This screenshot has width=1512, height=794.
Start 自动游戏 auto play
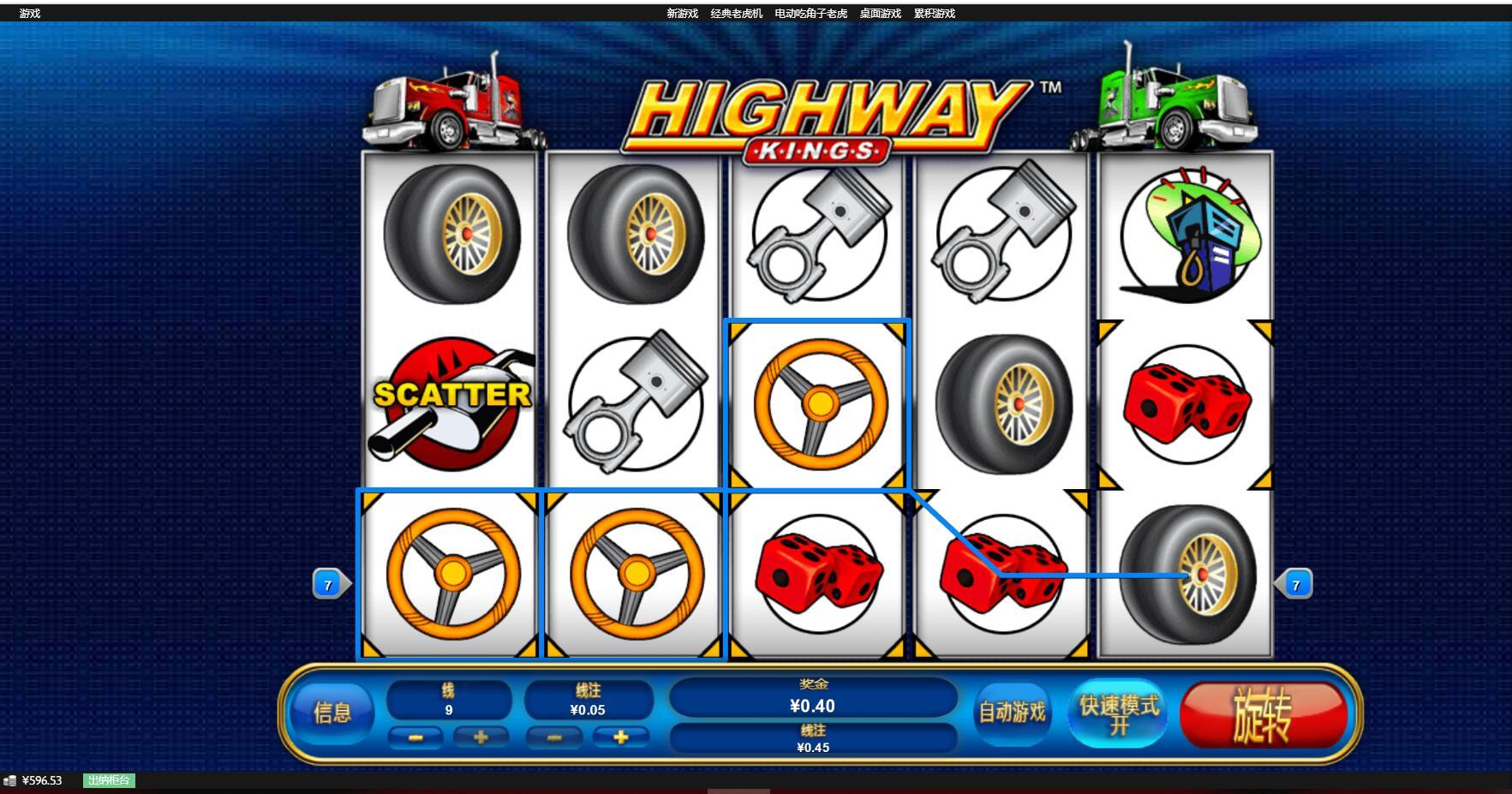[x=1012, y=713]
